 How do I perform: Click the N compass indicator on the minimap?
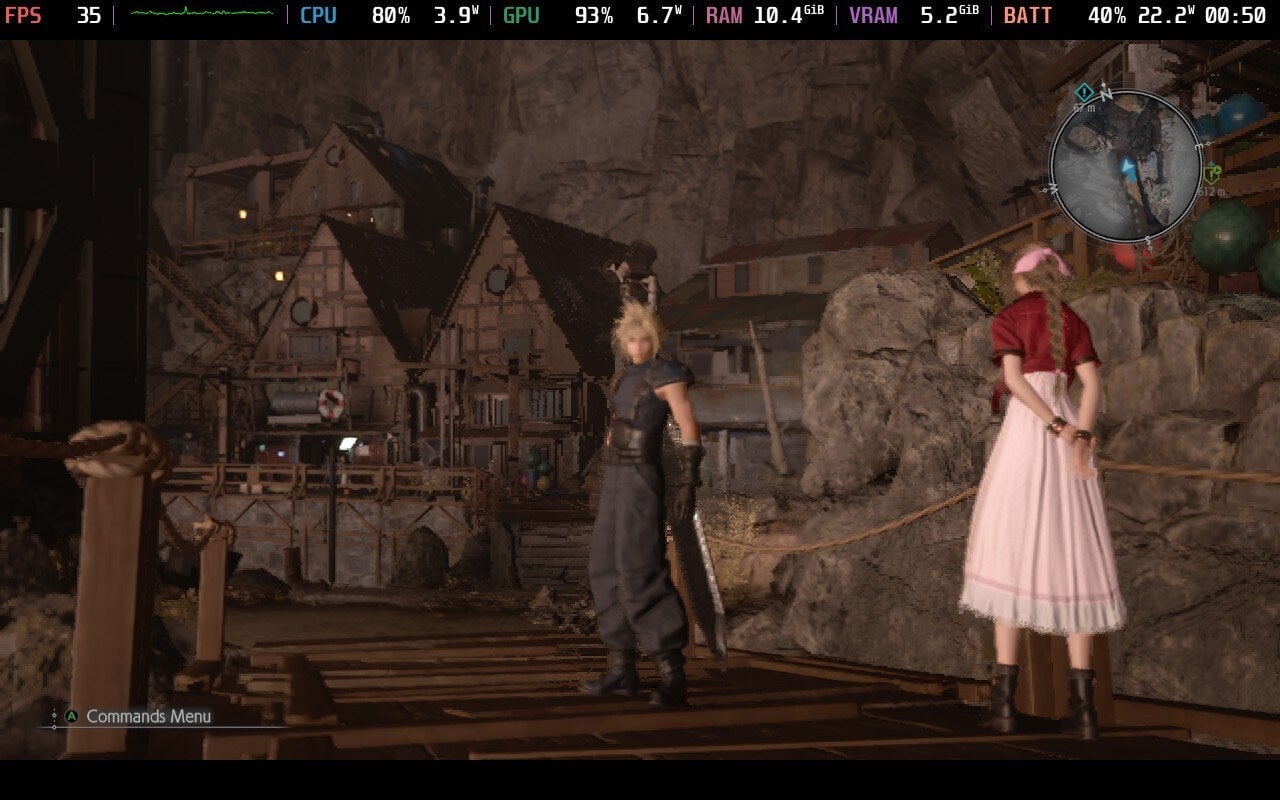[x=1105, y=95]
